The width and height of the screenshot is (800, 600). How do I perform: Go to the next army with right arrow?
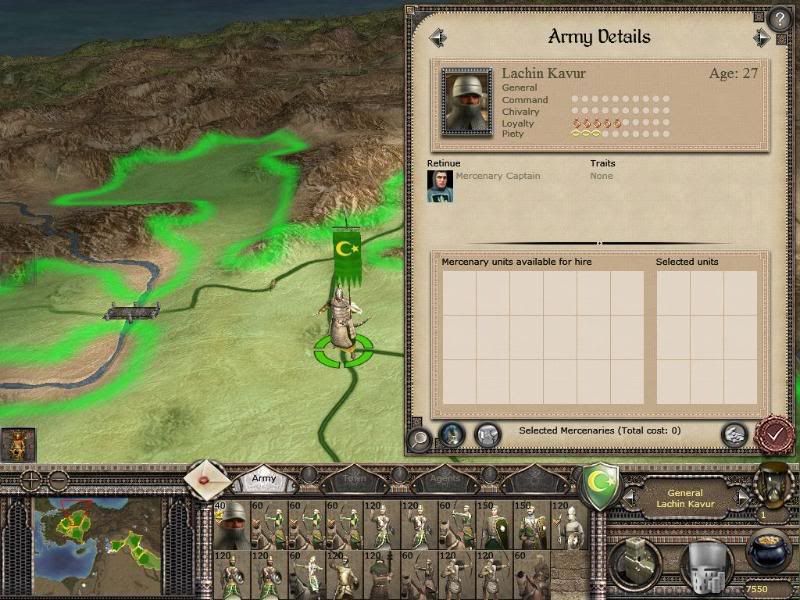click(x=762, y=38)
